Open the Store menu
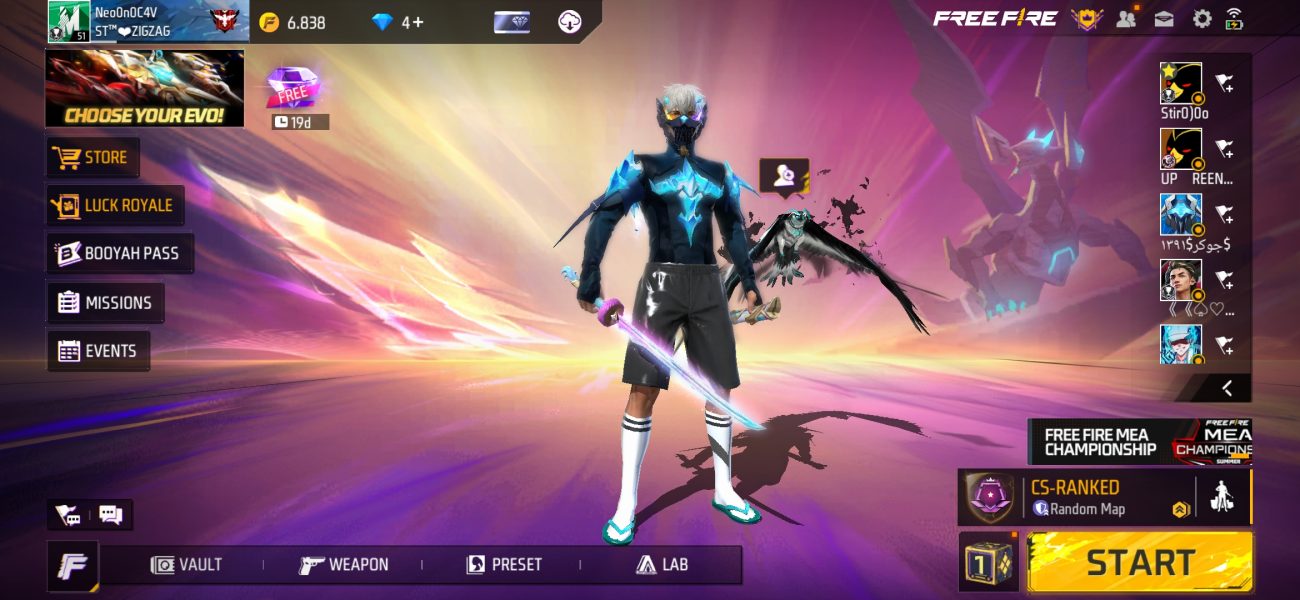Screen dimensions: 1300x600 tap(94, 158)
